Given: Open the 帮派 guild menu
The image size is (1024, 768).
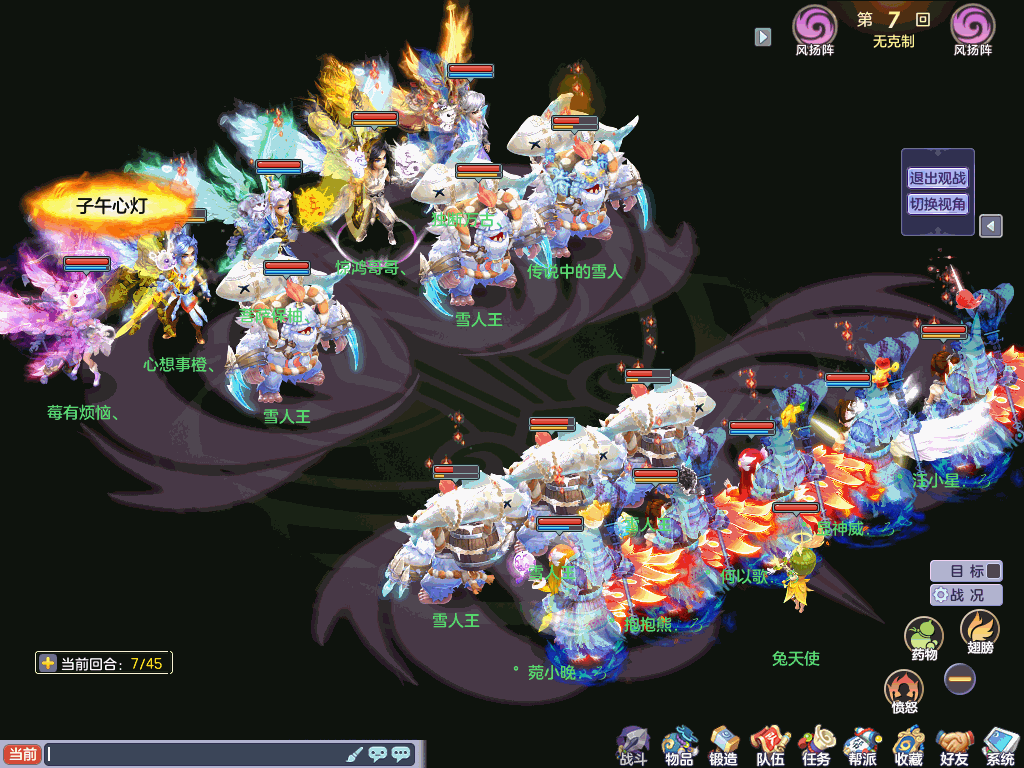Looking at the screenshot, I should click(x=861, y=745).
